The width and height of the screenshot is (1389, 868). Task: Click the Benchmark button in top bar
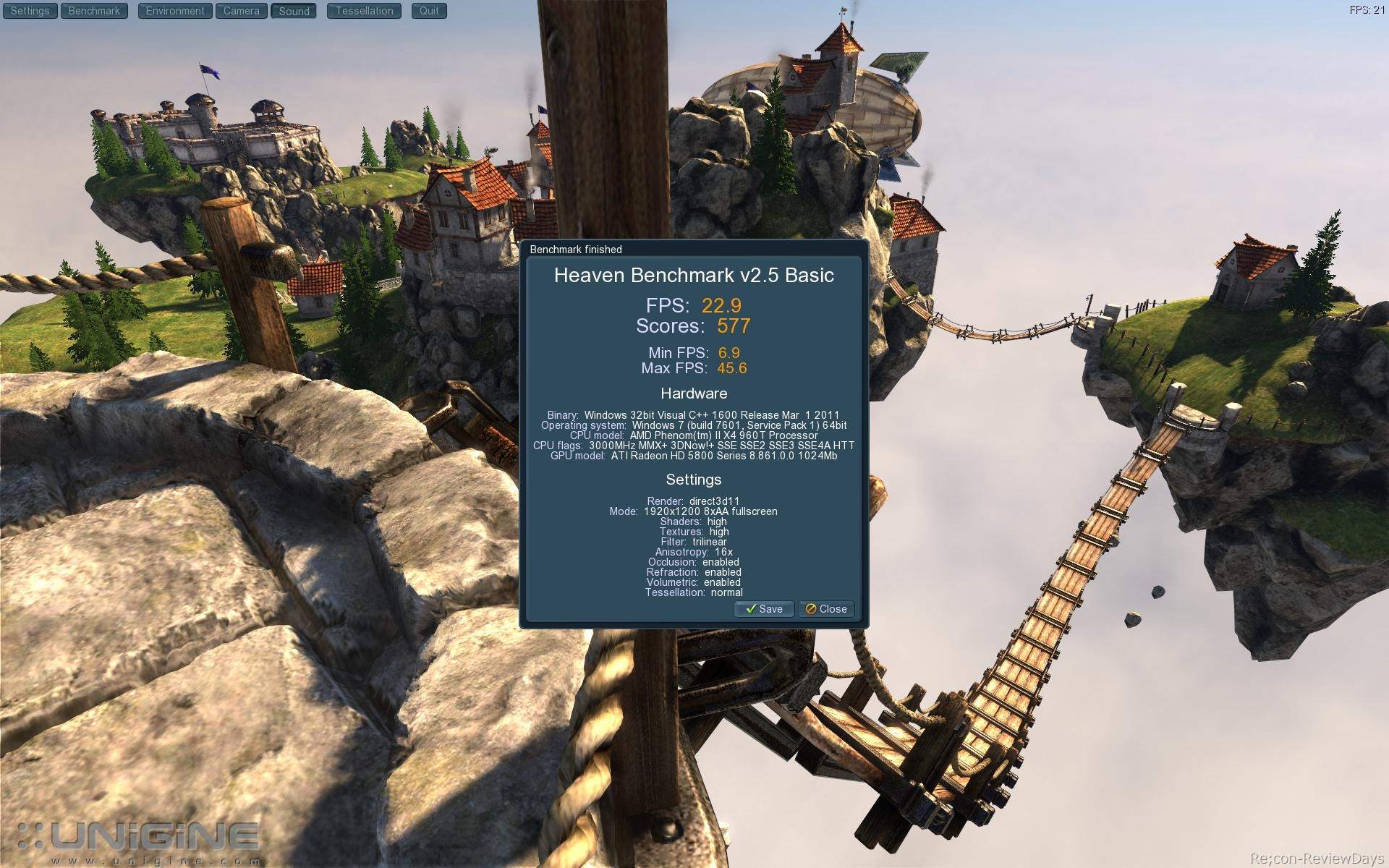pos(94,11)
